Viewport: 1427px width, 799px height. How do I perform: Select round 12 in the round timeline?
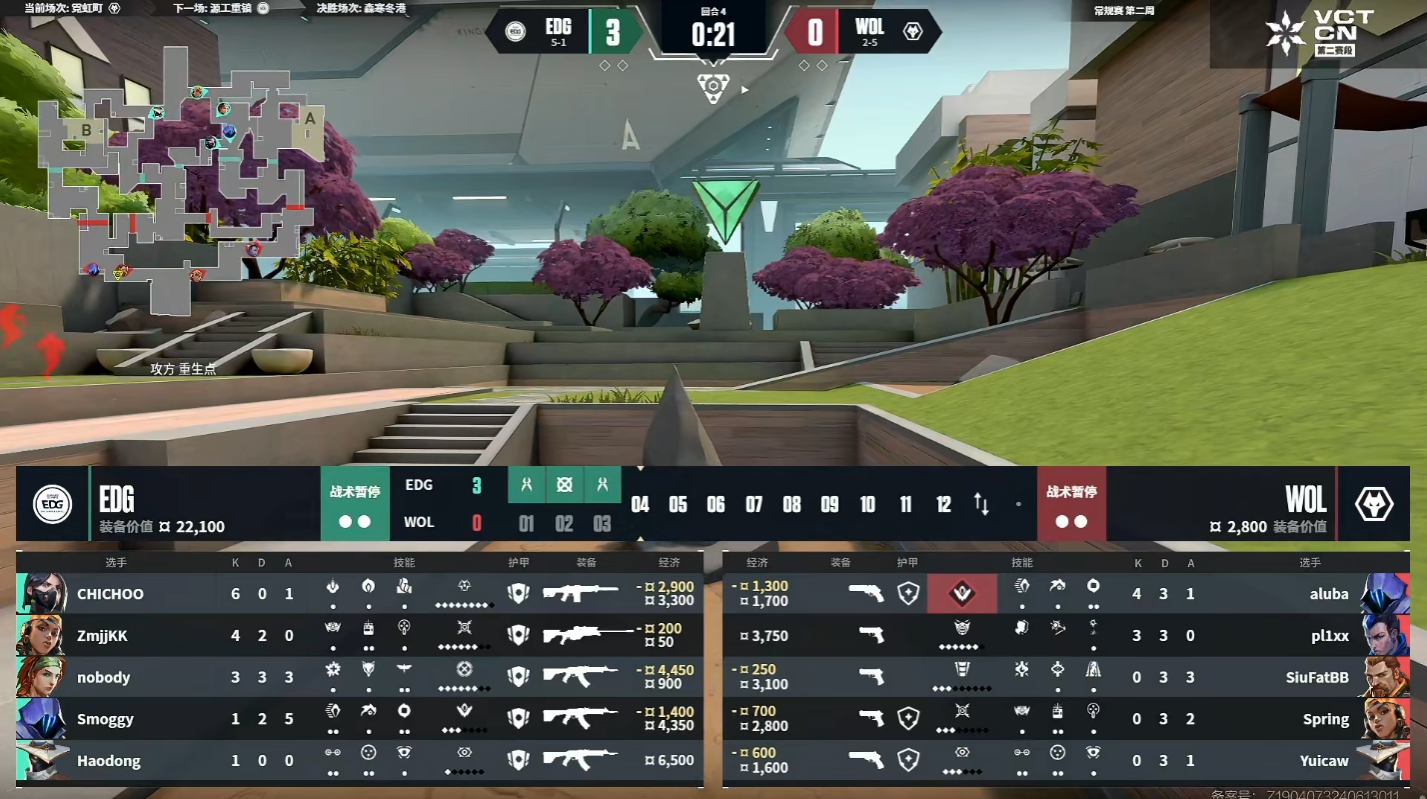pyautogui.click(x=943, y=504)
